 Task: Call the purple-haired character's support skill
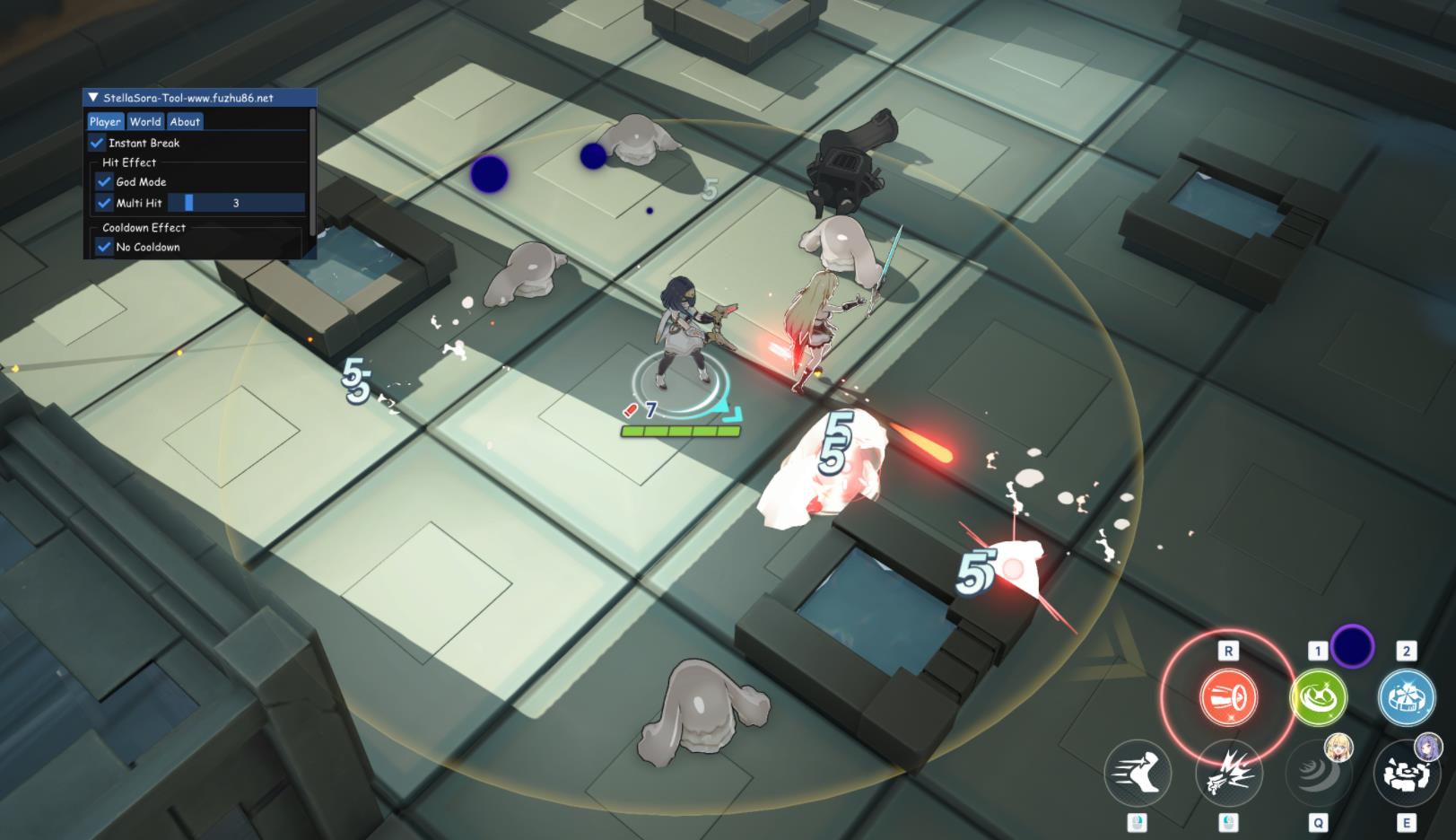1406,773
